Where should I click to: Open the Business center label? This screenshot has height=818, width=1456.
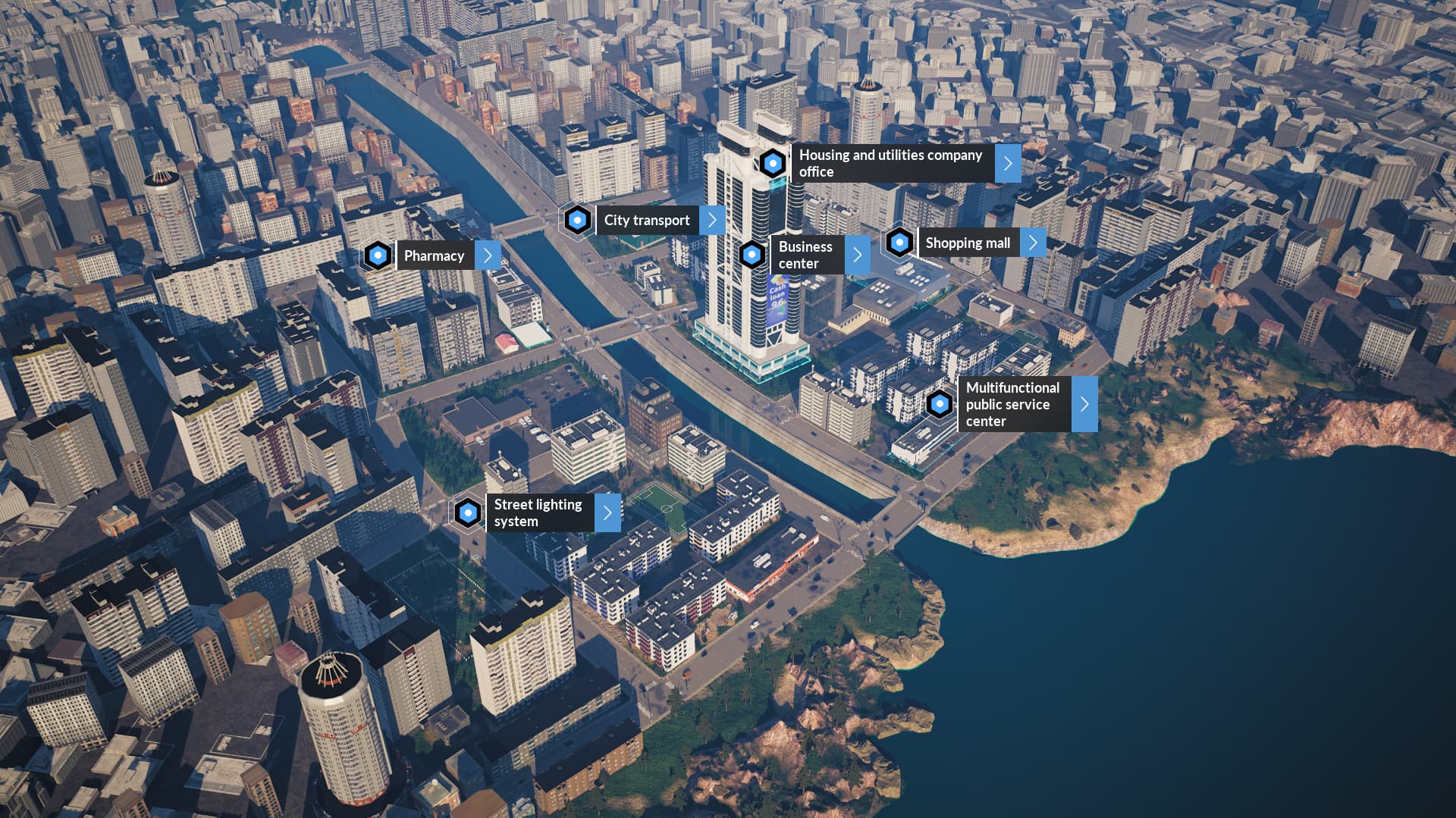click(805, 255)
